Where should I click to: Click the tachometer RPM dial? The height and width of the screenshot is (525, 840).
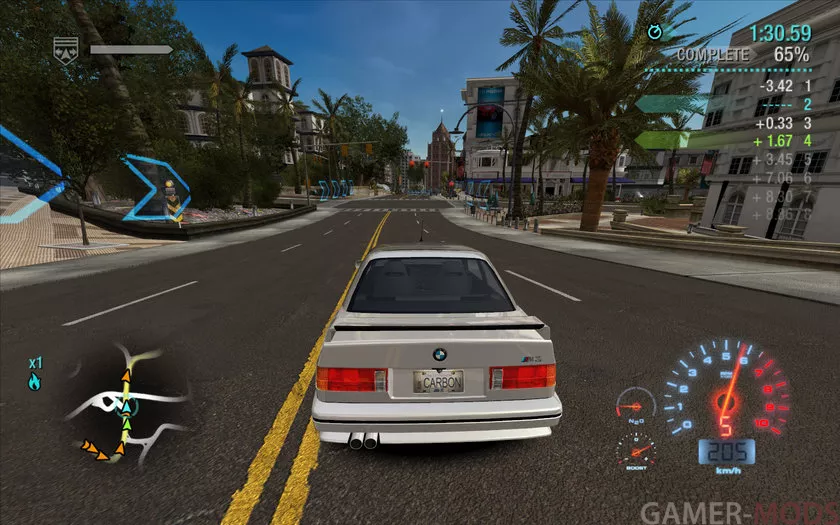pos(727,390)
